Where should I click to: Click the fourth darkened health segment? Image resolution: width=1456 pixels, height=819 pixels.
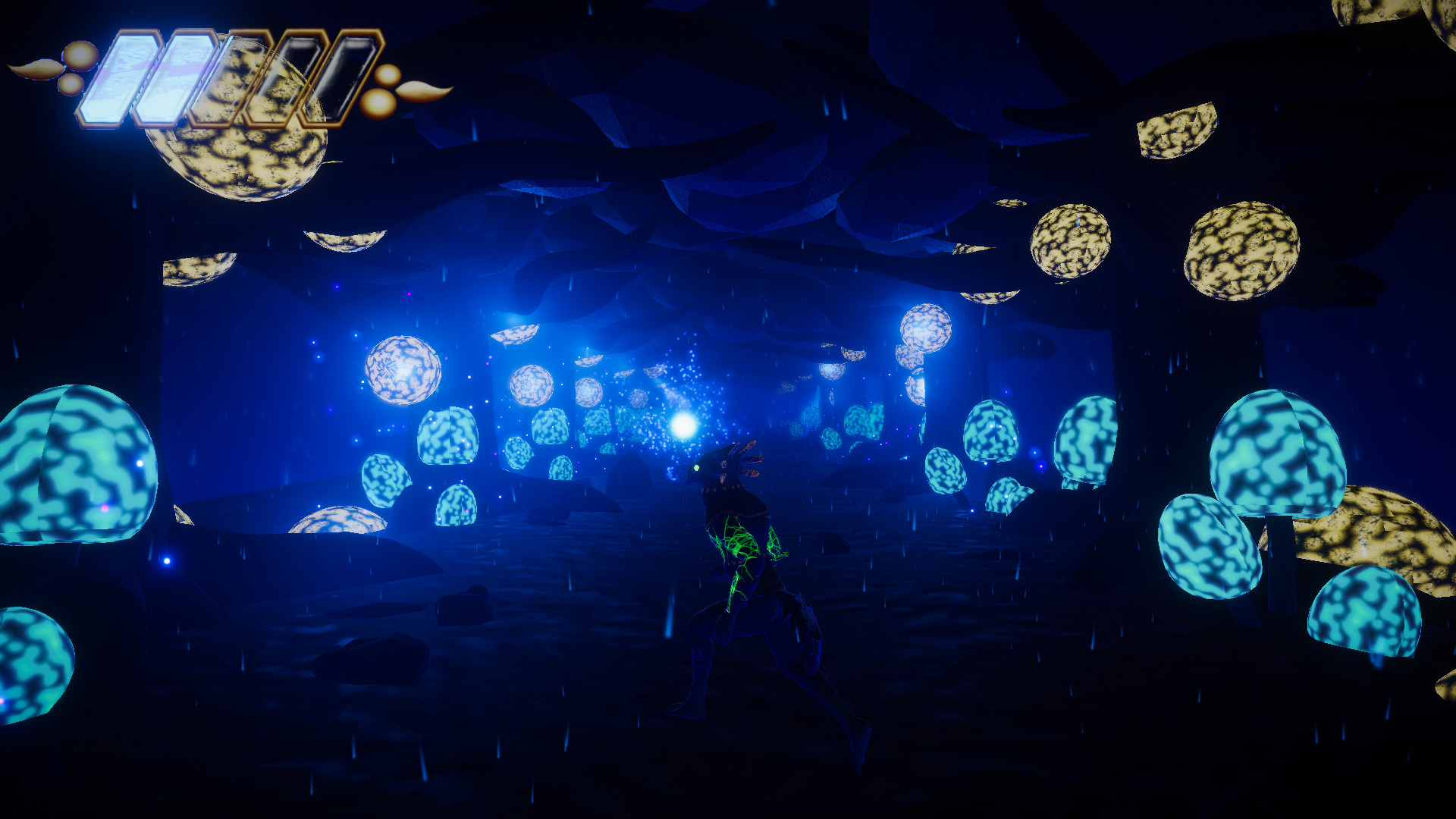[x=287, y=76]
